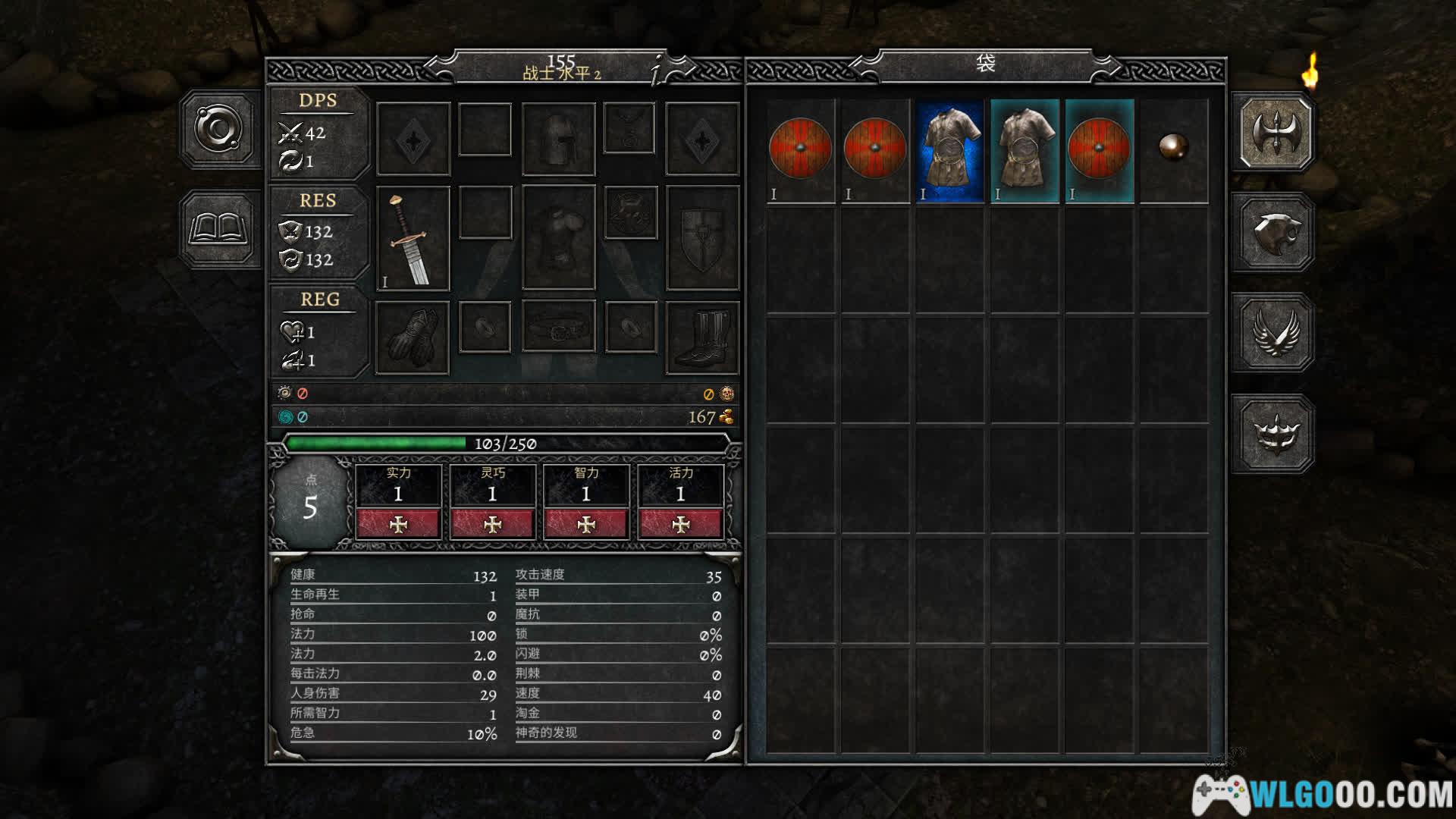Open the battle-axe inventory tab
1456x819 pixels.
(x=1276, y=130)
